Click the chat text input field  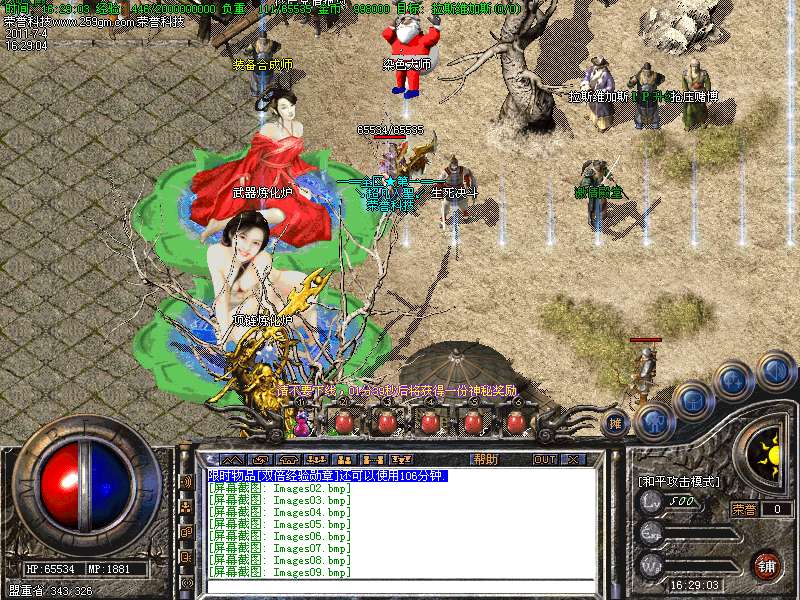tap(400, 584)
